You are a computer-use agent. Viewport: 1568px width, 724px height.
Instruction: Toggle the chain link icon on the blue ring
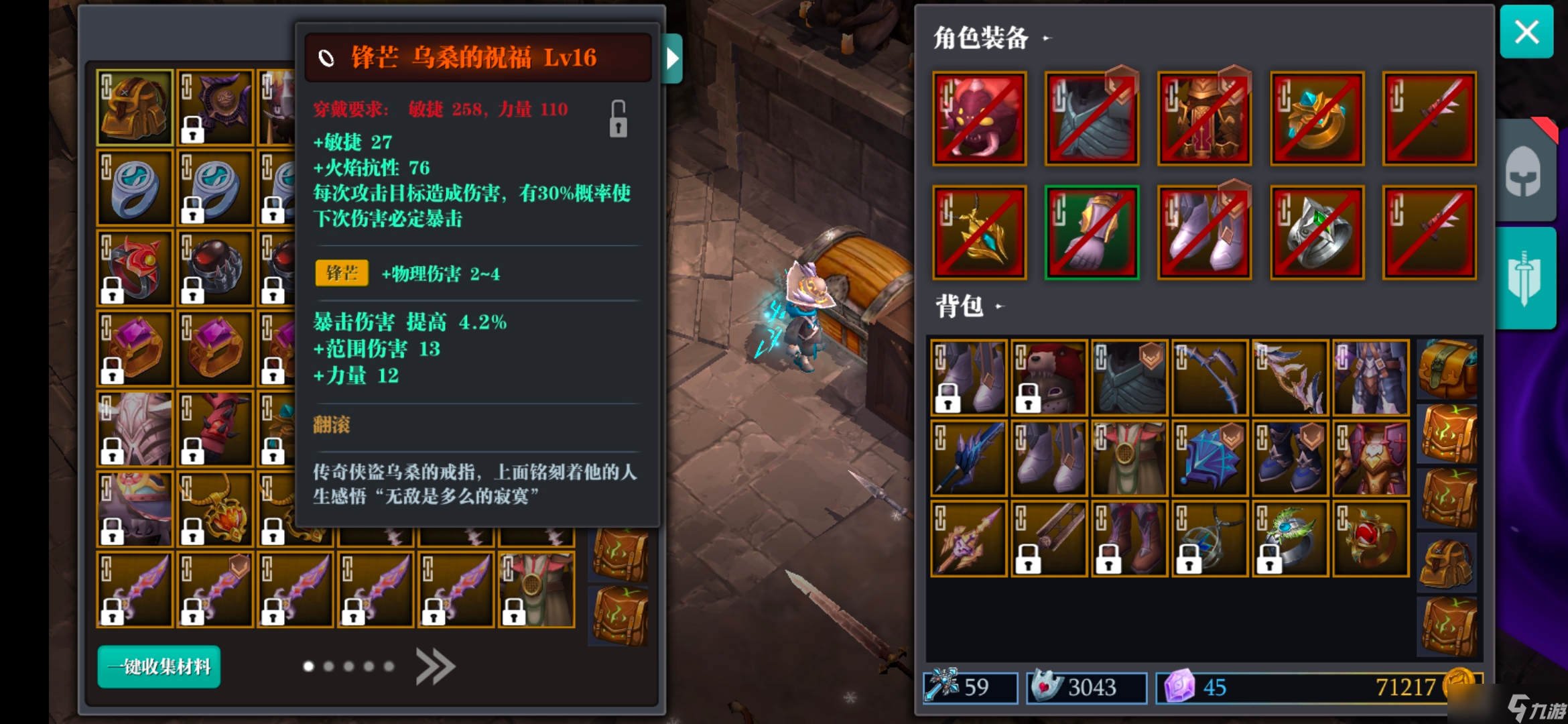coord(107,166)
